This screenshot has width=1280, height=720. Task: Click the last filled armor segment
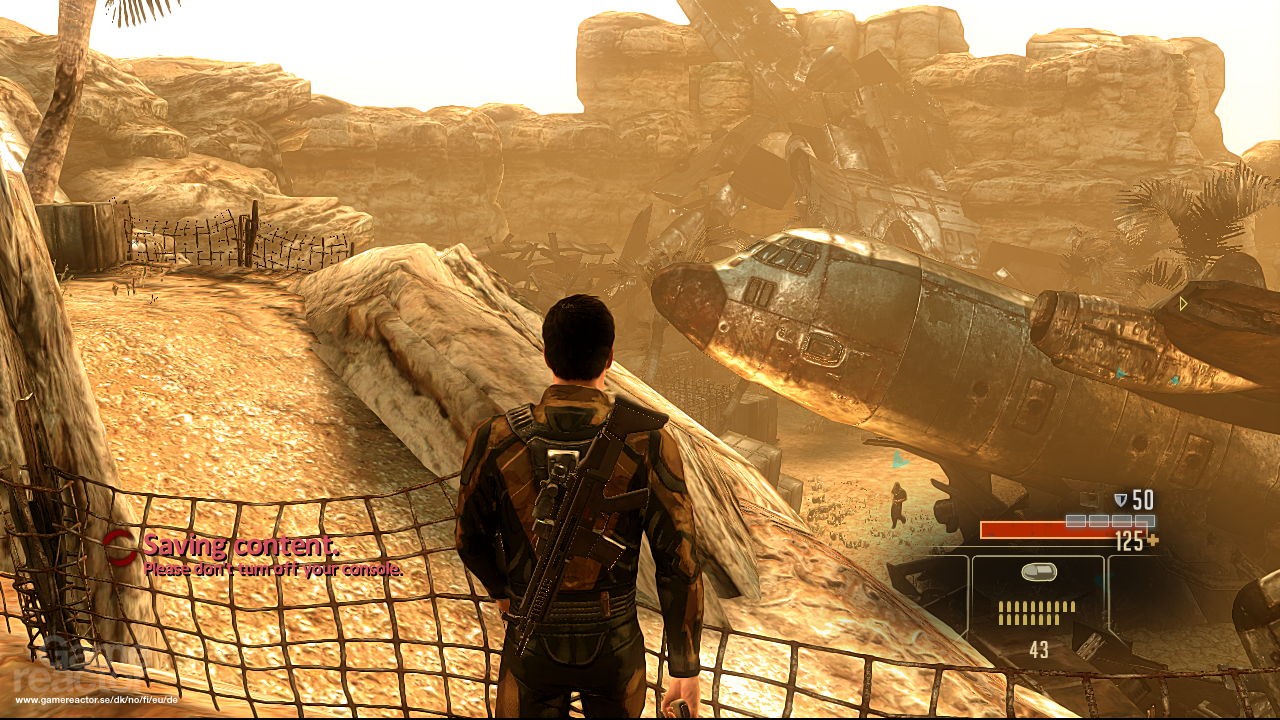[x=1145, y=521]
